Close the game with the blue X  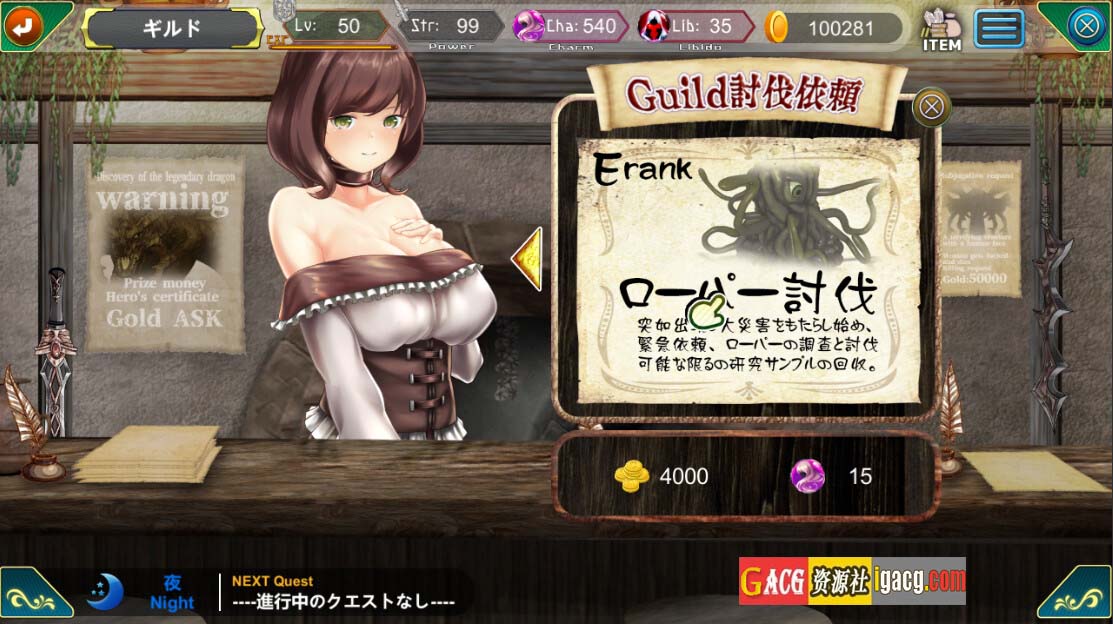pos(1085,26)
